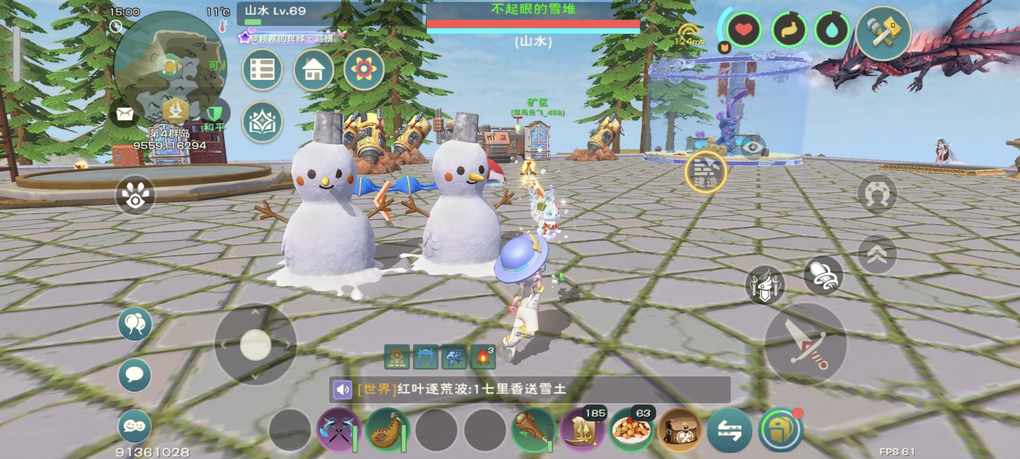Open the treasure chest hotbar slot

click(x=680, y=430)
